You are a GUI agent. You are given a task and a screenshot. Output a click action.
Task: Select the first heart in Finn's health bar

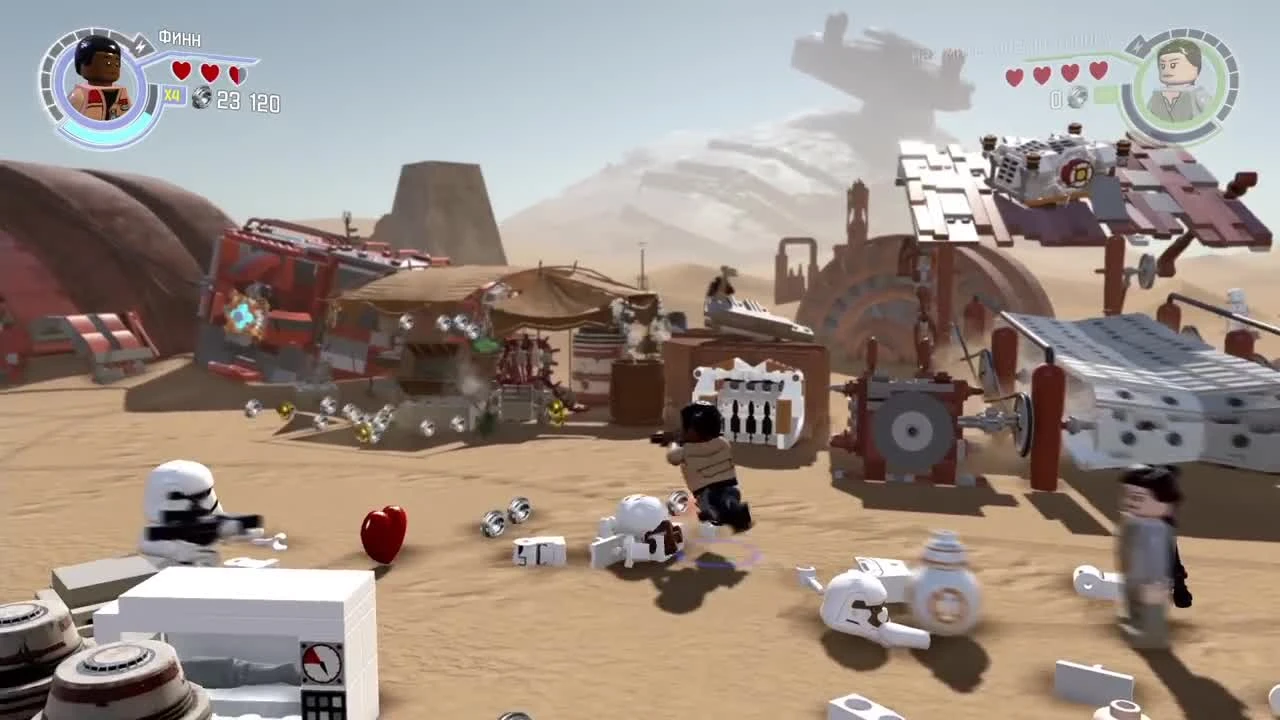point(181,71)
